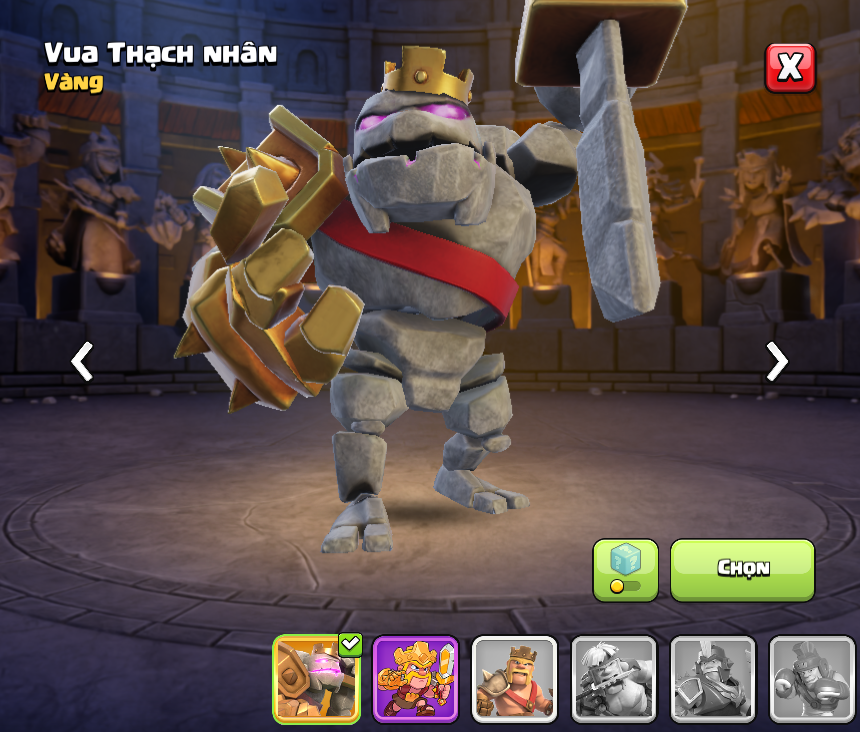Preview the locked grey skin biting a blade
The height and width of the screenshot is (732, 860).
click(x=613, y=679)
